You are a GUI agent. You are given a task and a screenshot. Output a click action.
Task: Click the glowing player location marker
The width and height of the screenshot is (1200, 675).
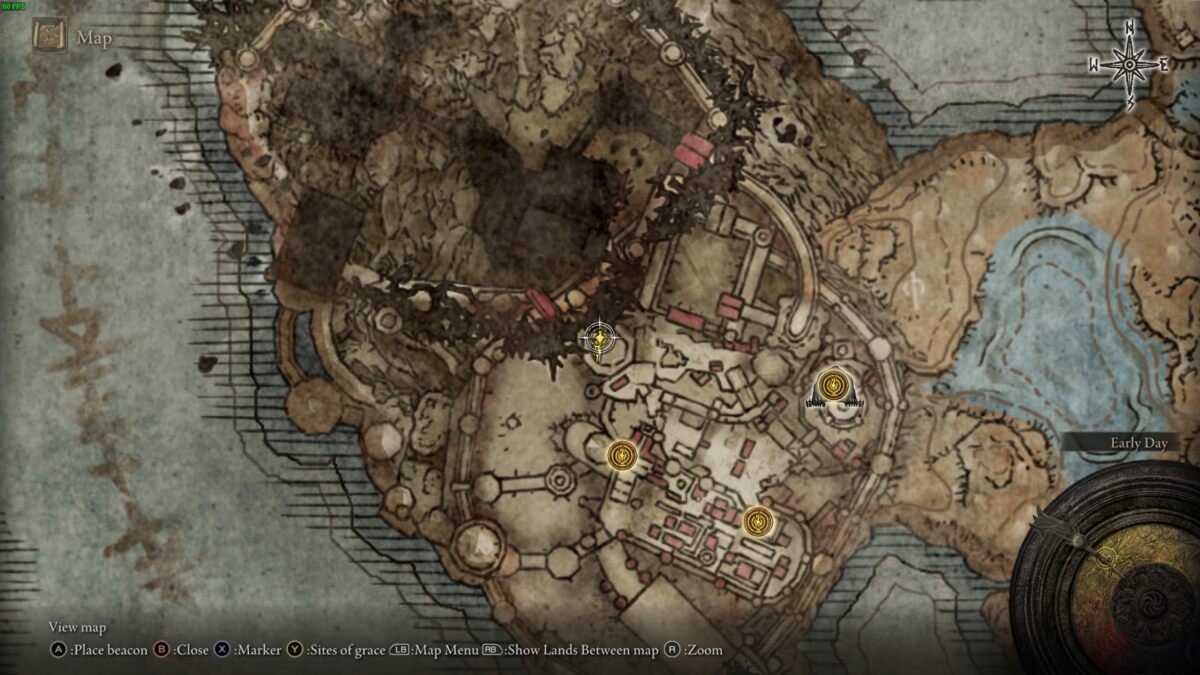[598, 340]
